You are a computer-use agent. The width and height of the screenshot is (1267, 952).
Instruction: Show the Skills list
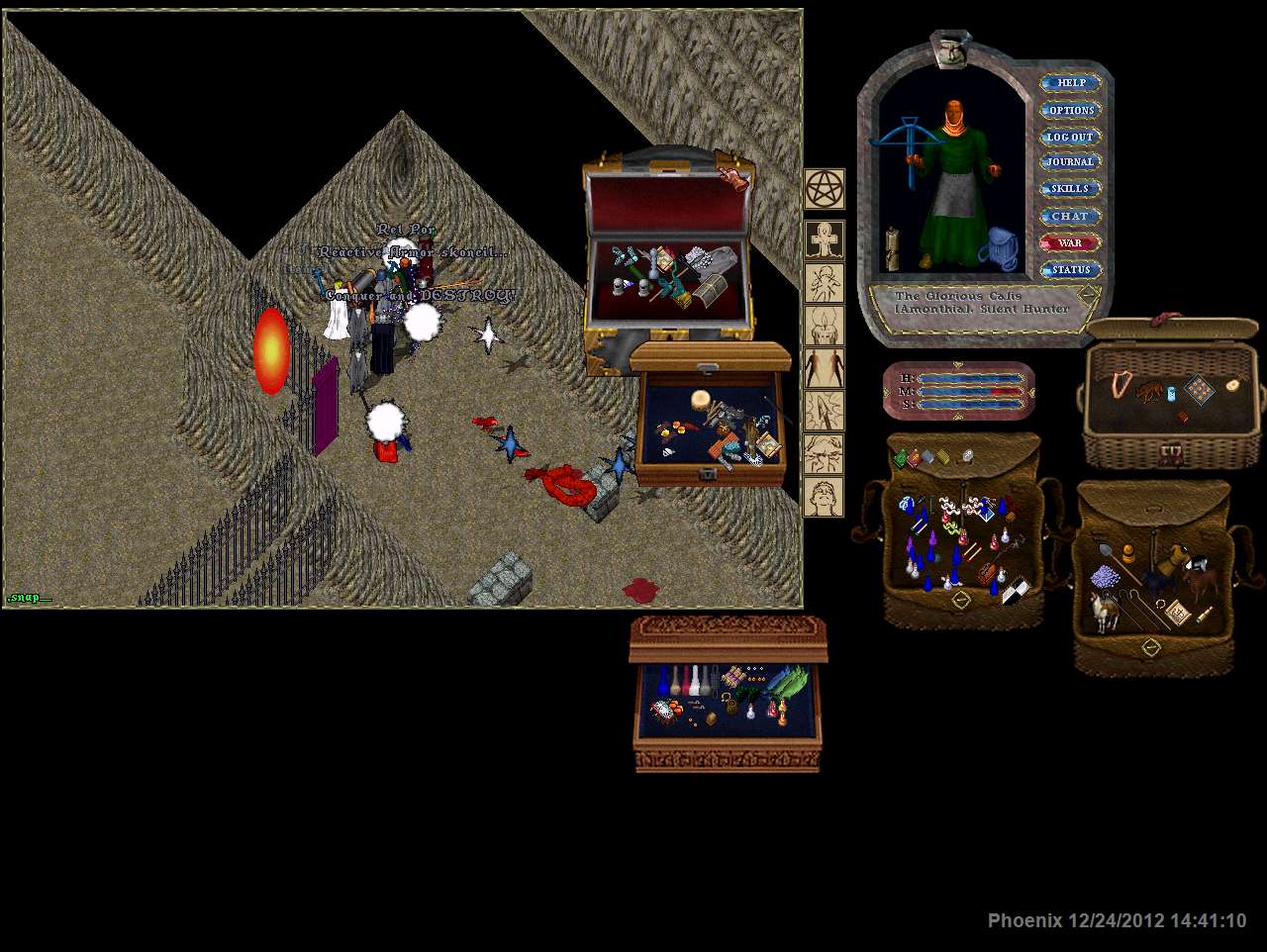(1070, 189)
